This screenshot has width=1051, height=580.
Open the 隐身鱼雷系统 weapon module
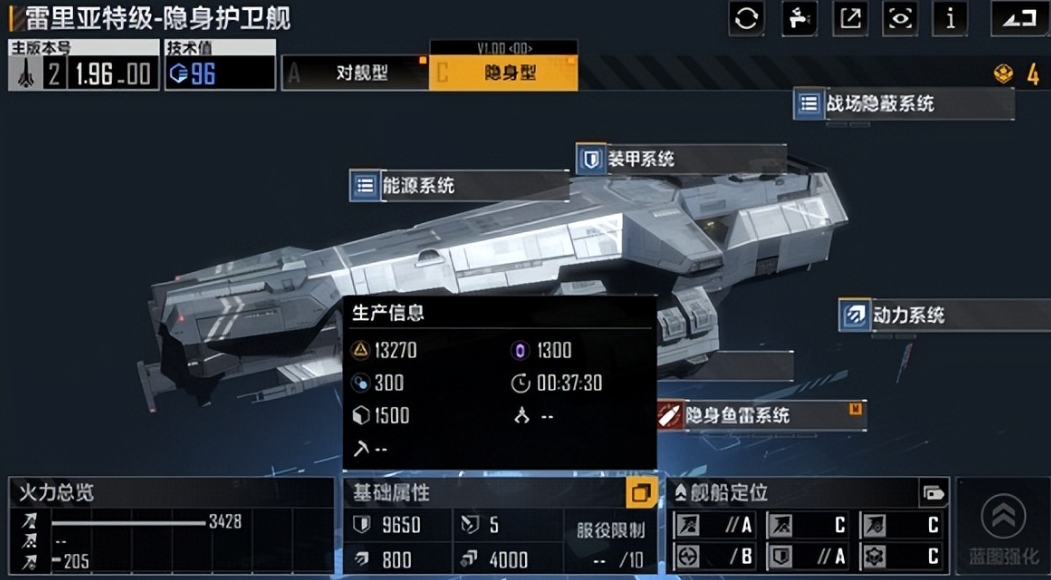click(736, 415)
